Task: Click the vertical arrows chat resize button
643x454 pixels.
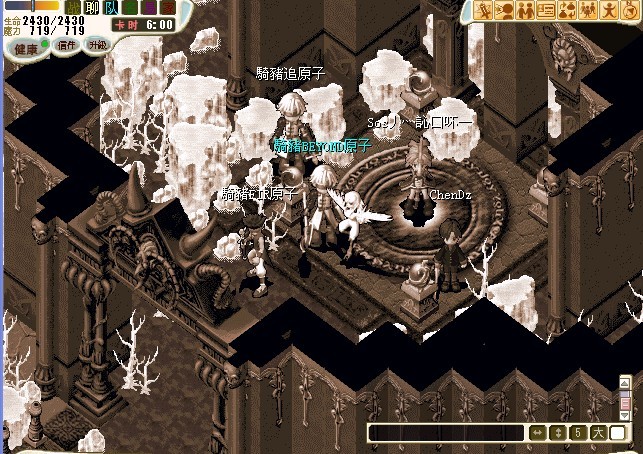Action: (557, 433)
